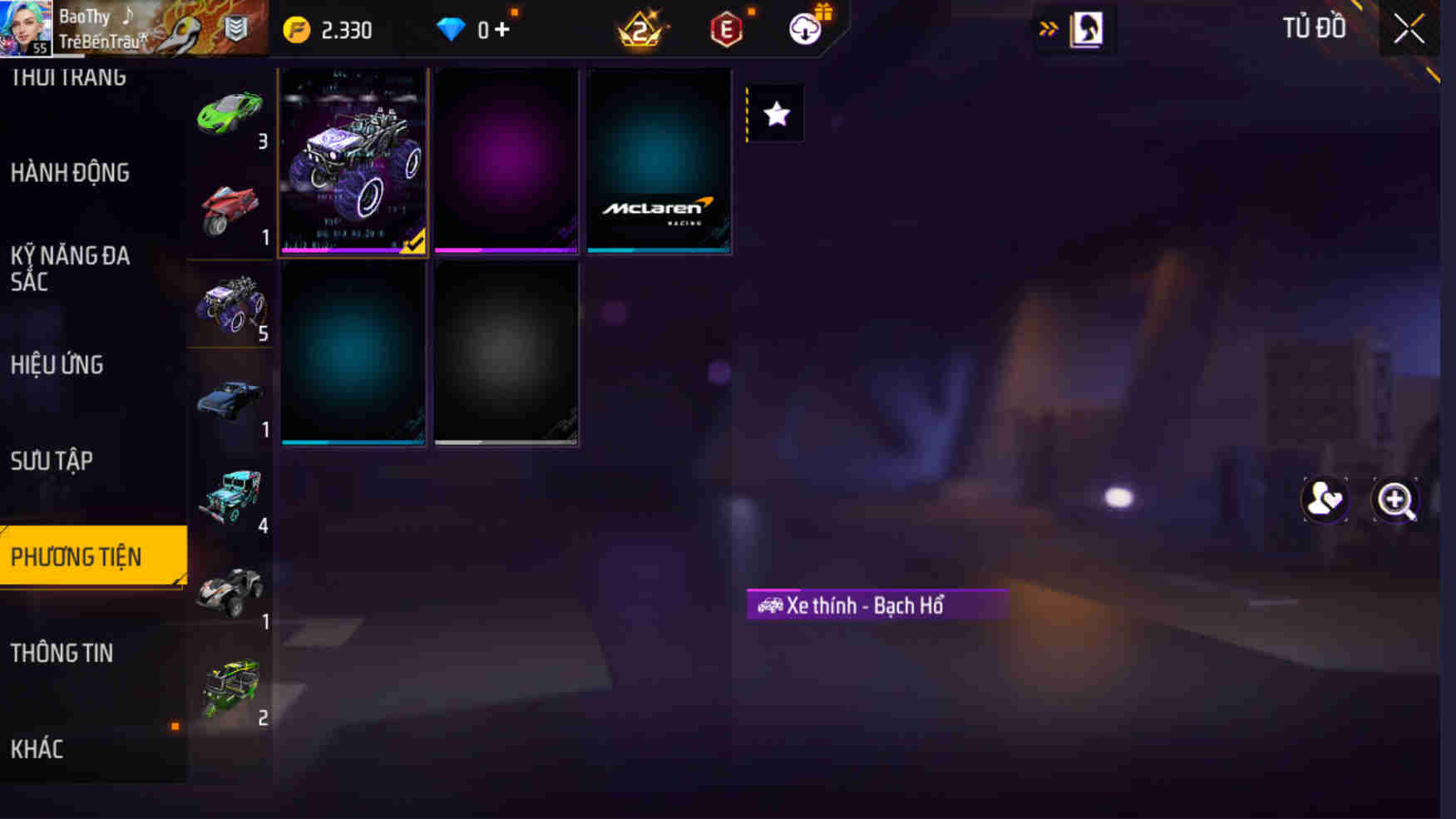Expand the jeep vehicle category

[x=230, y=497]
